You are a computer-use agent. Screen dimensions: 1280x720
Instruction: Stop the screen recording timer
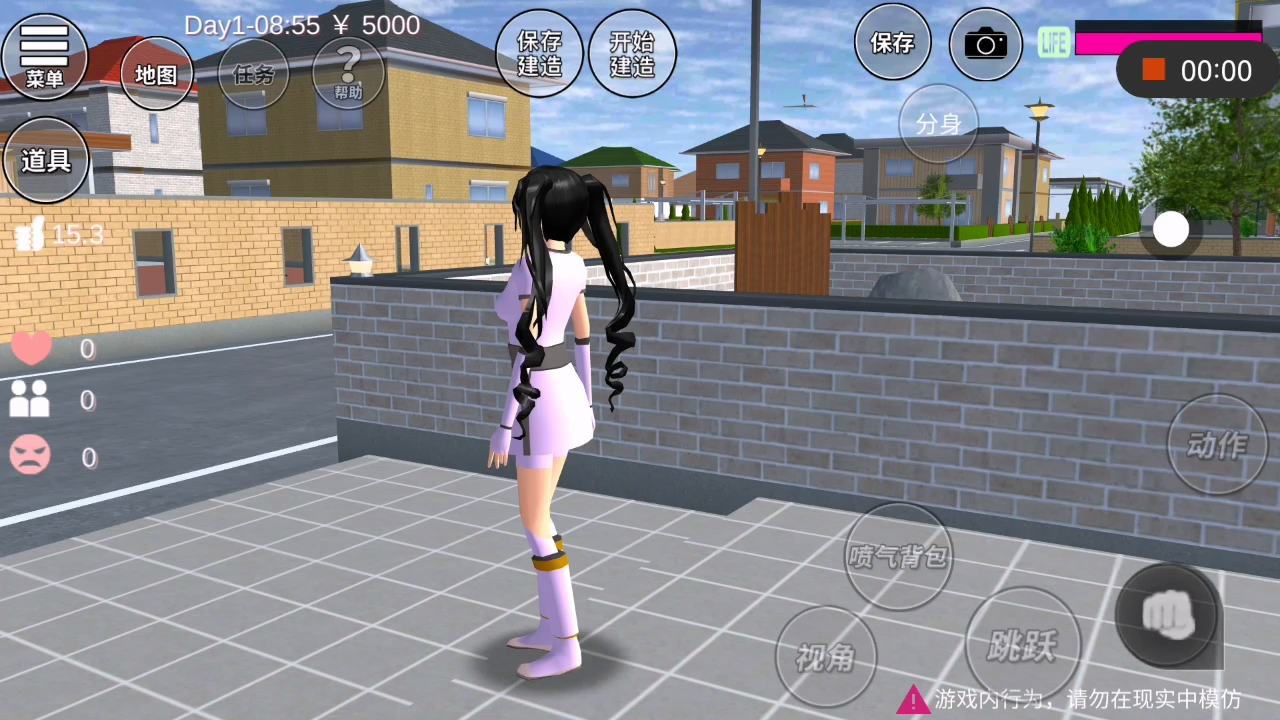tap(1154, 70)
